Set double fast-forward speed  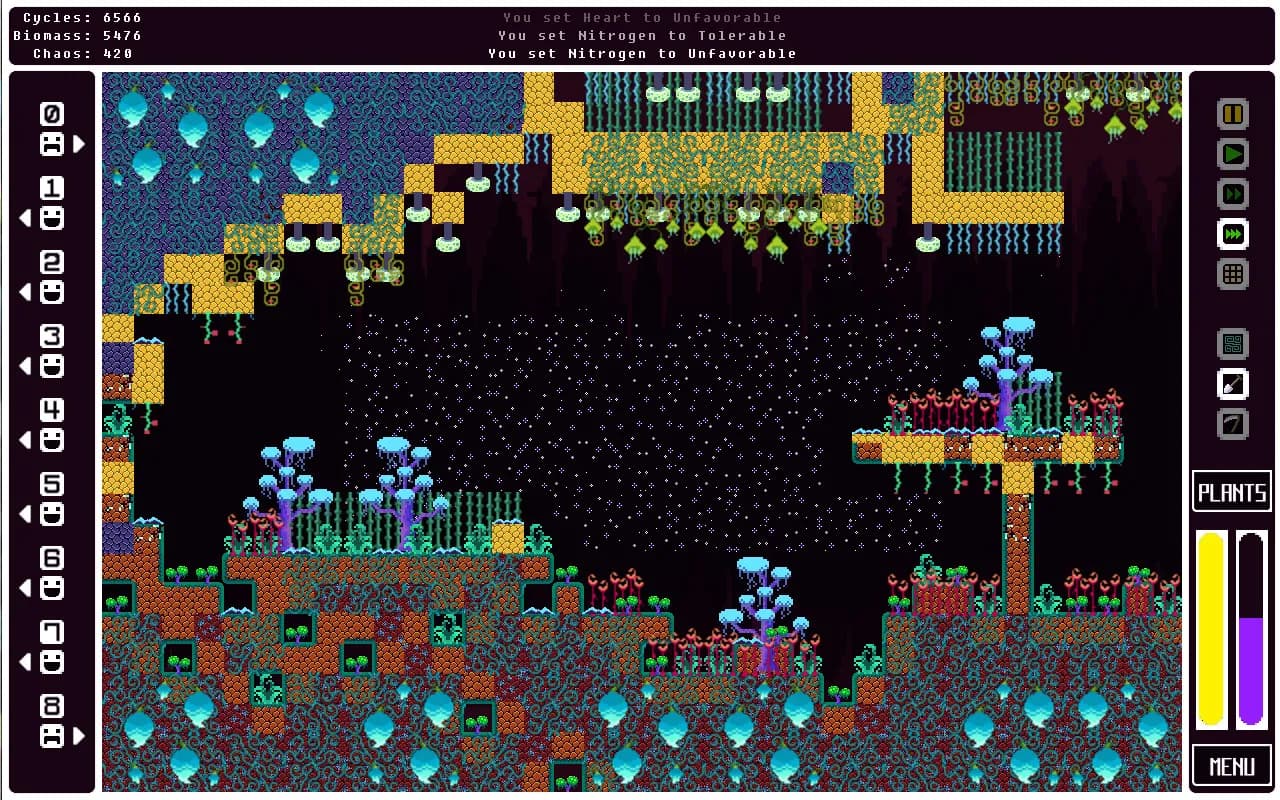(1233, 194)
